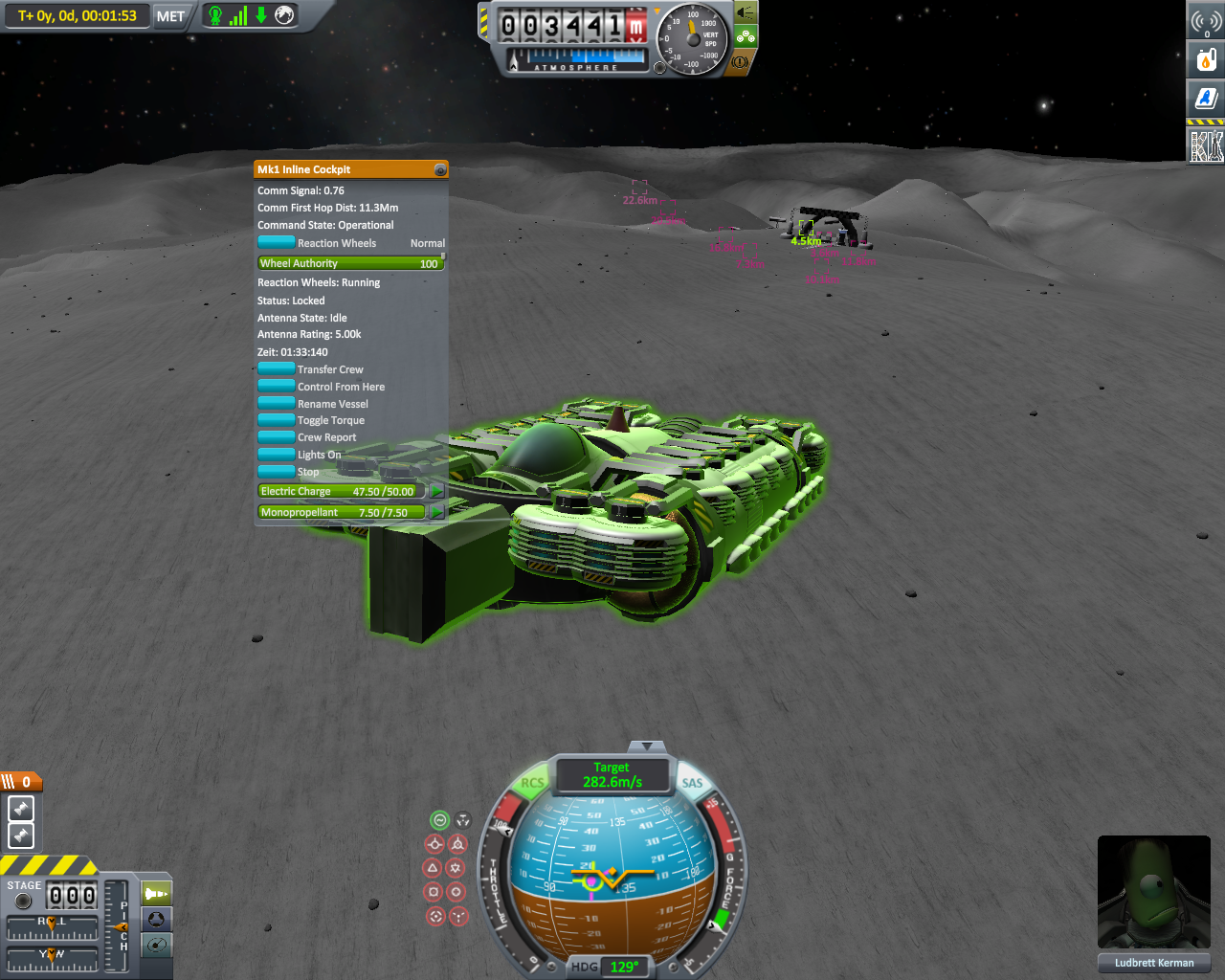Image resolution: width=1225 pixels, height=980 pixels.
Task: Click the Stop button in part menu
Action: 277,472
